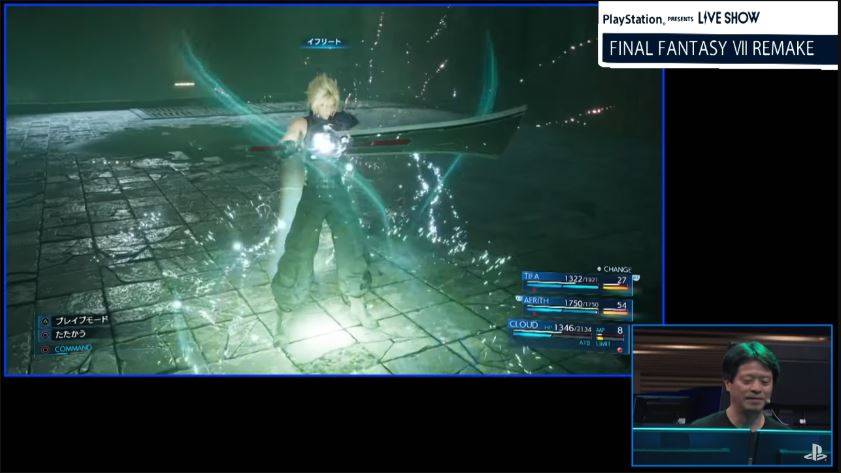
Task: Select the ブレイブモード command entry
Action: [80, 320]
